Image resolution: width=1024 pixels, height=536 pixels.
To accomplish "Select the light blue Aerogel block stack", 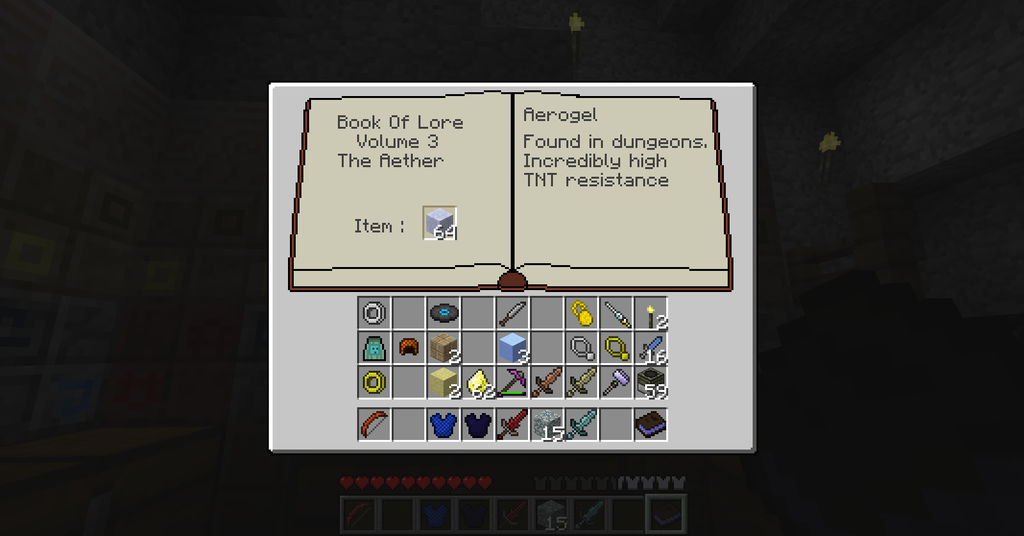I will [512, 347].
